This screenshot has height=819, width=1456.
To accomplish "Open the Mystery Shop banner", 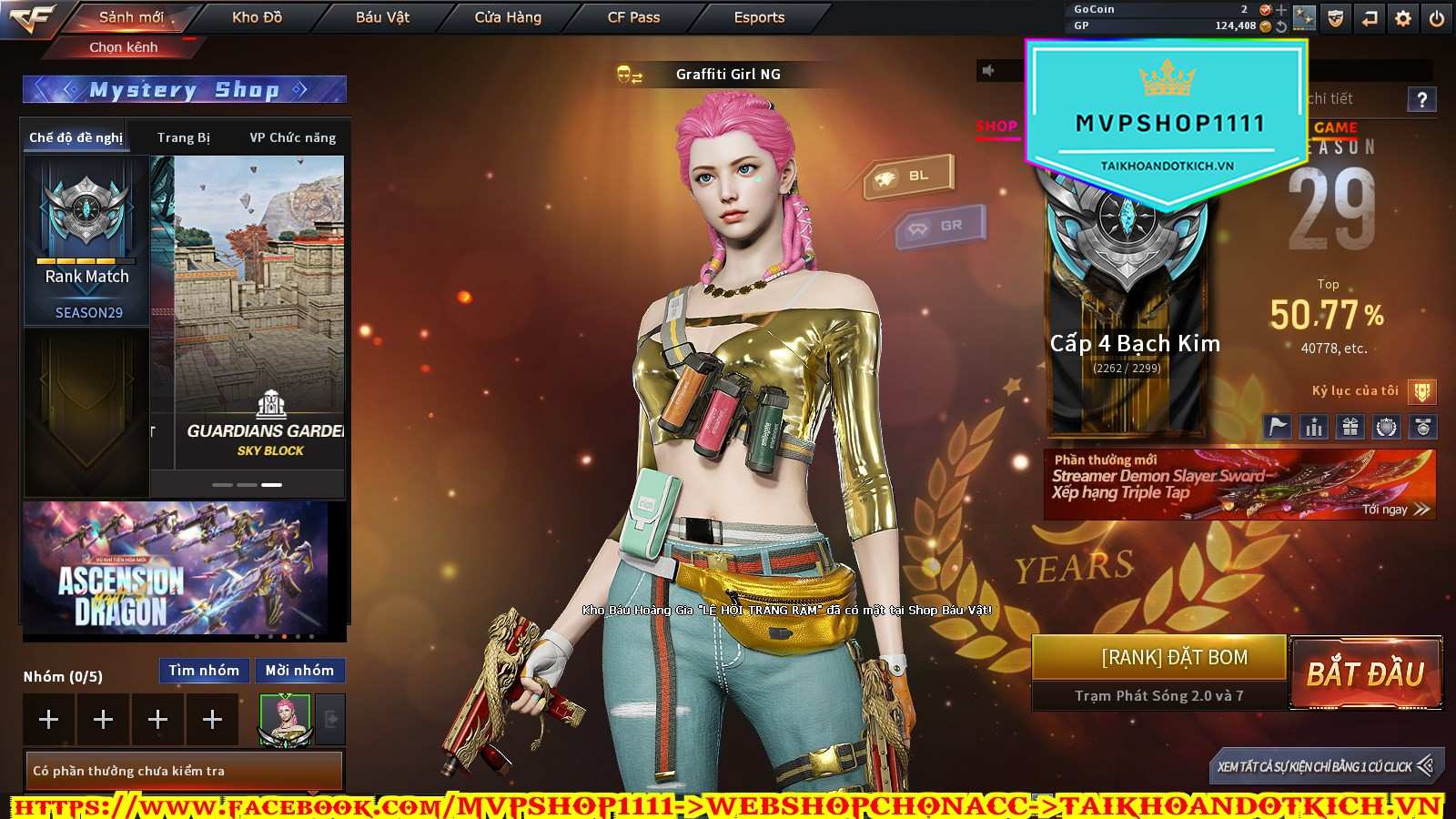I will pyautogui.click(x=184, y=89).
